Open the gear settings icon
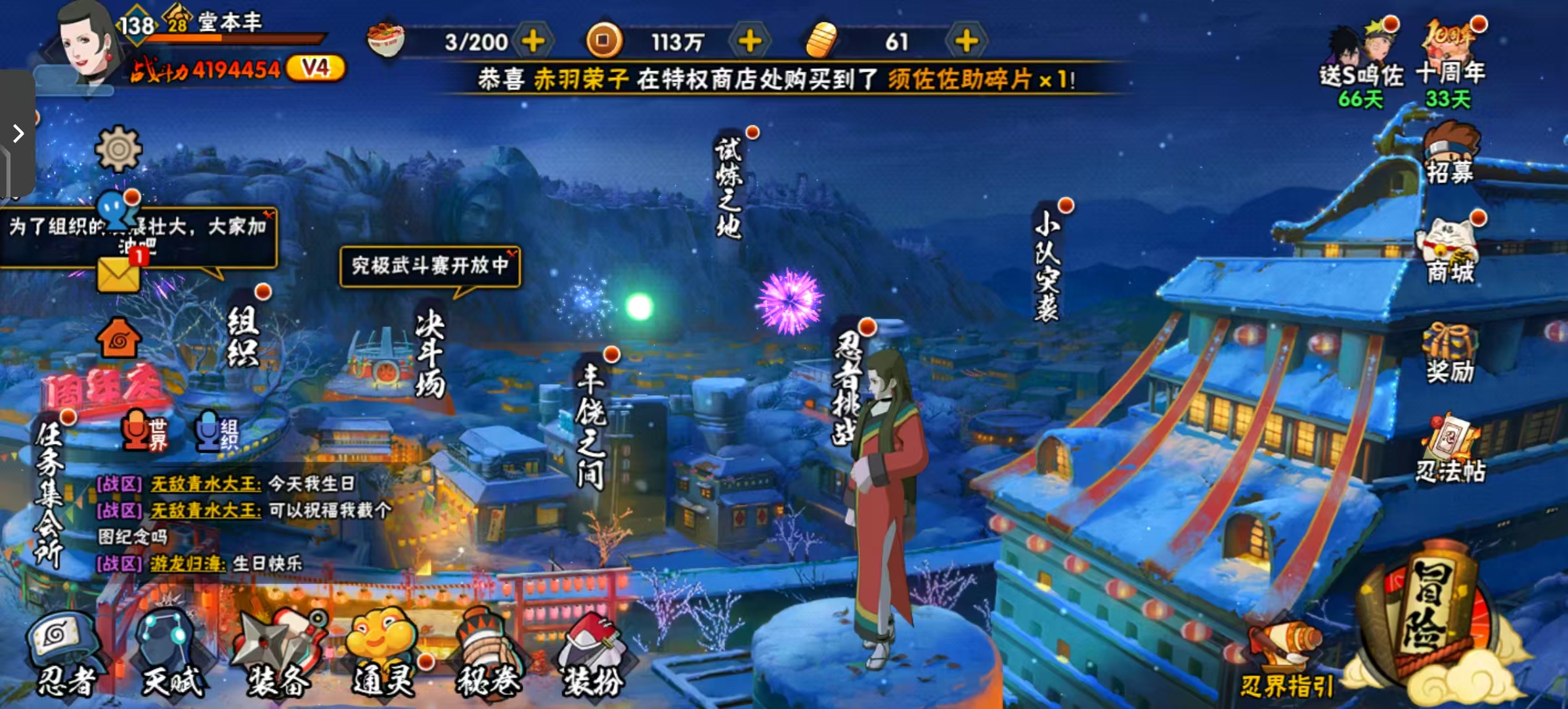Screen dimensions: 1568x709 tap(118, 149)
